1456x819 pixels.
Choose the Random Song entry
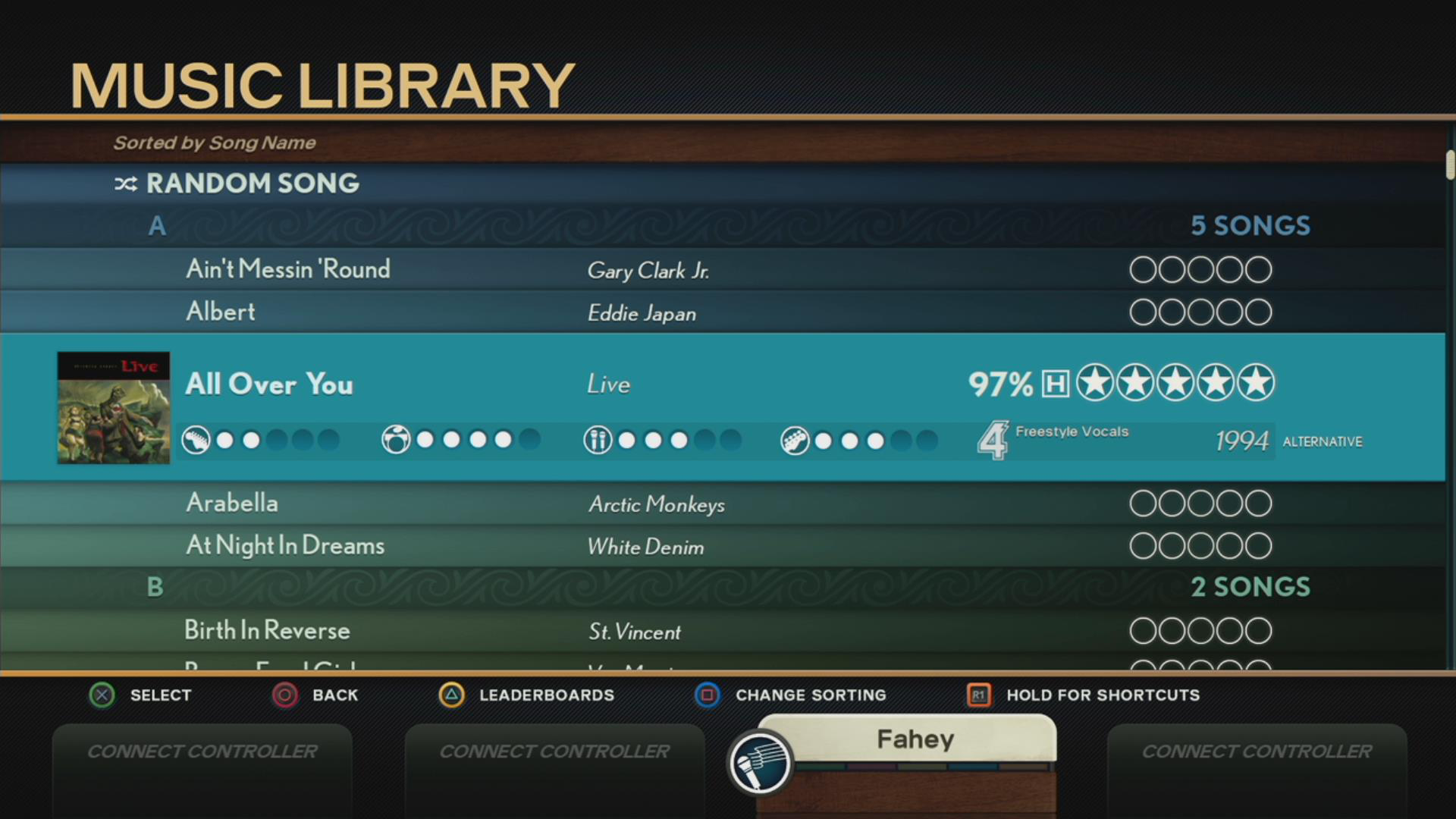click(252, 184)
